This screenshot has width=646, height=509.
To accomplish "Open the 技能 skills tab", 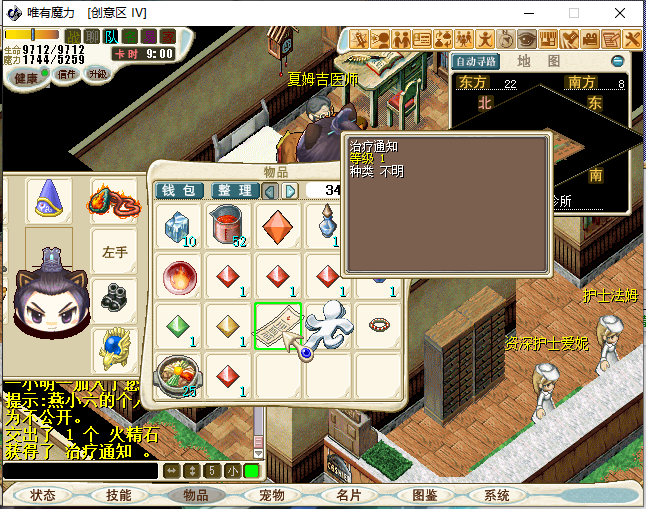I will click(118, 495).
